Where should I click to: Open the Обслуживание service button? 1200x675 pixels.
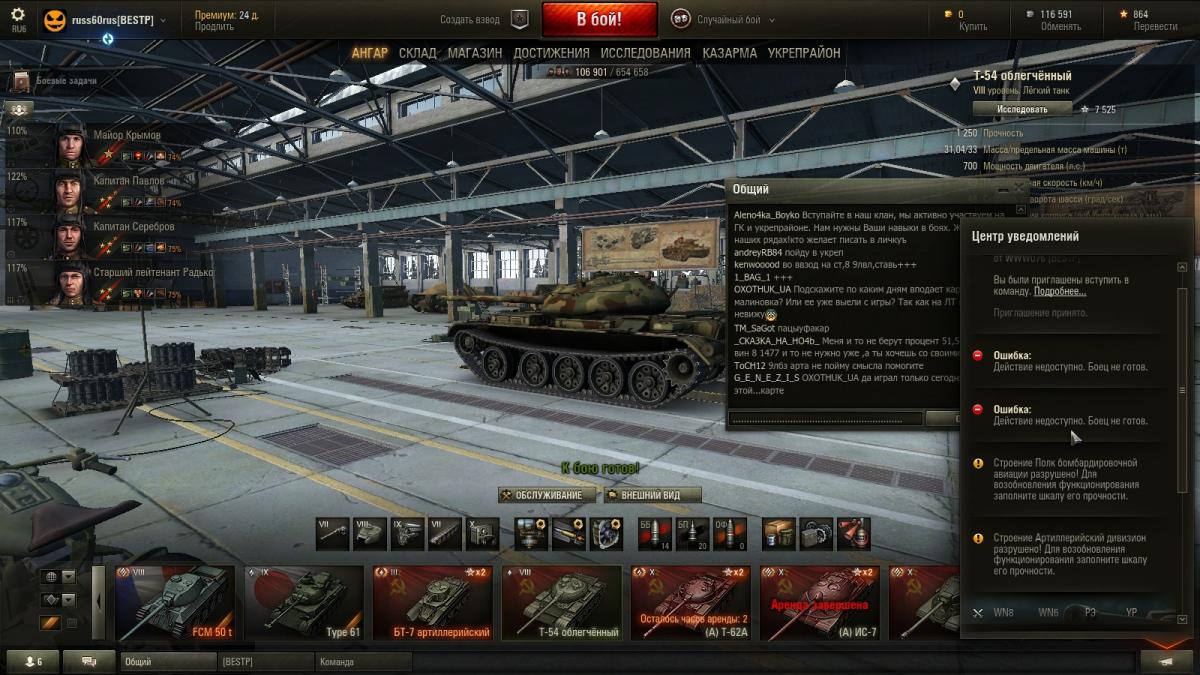click(x=546, y=495)
